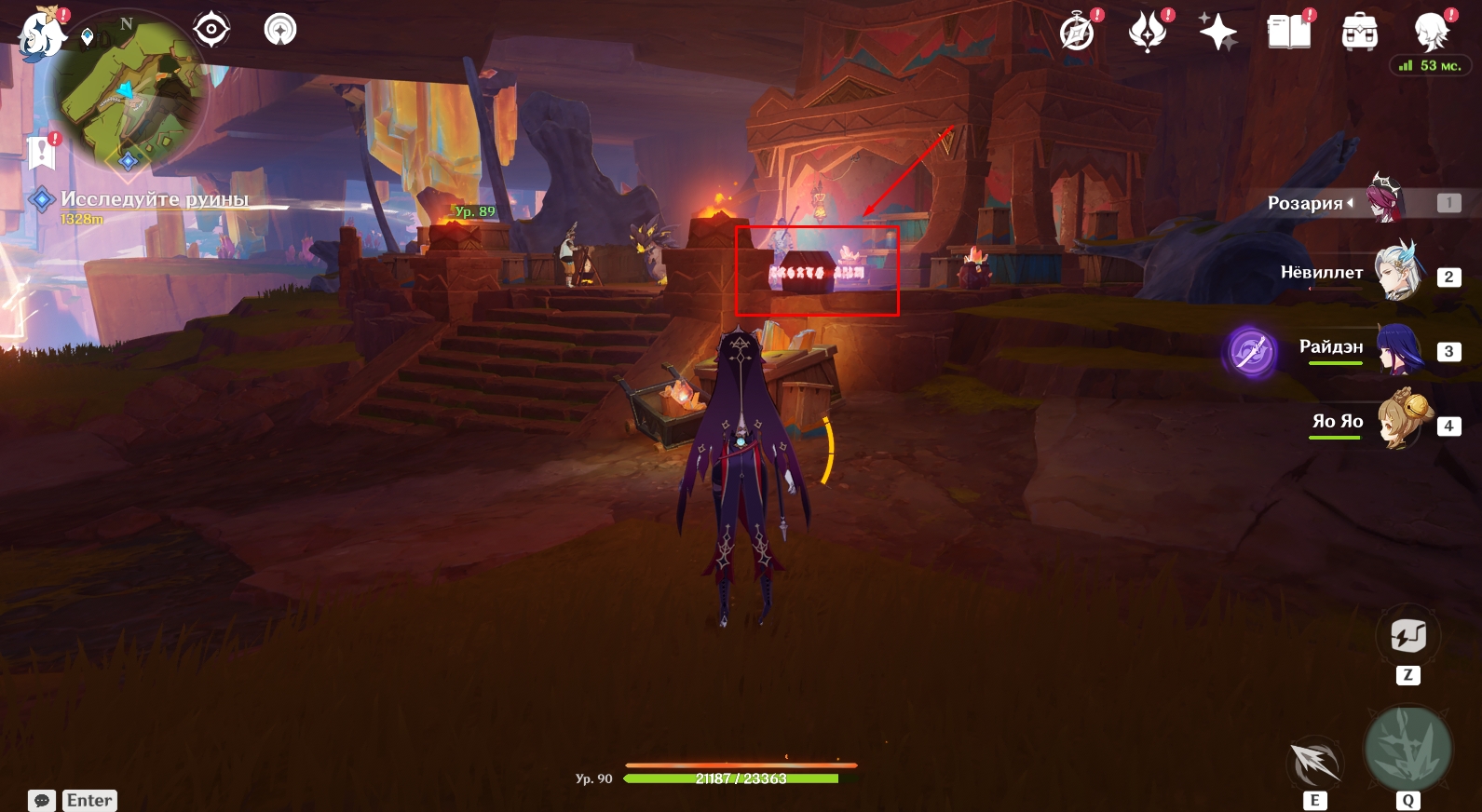This screenshot has height=812, width=1482.
Task: Use the quick gadget above Z
Action: pos(1407,637)
